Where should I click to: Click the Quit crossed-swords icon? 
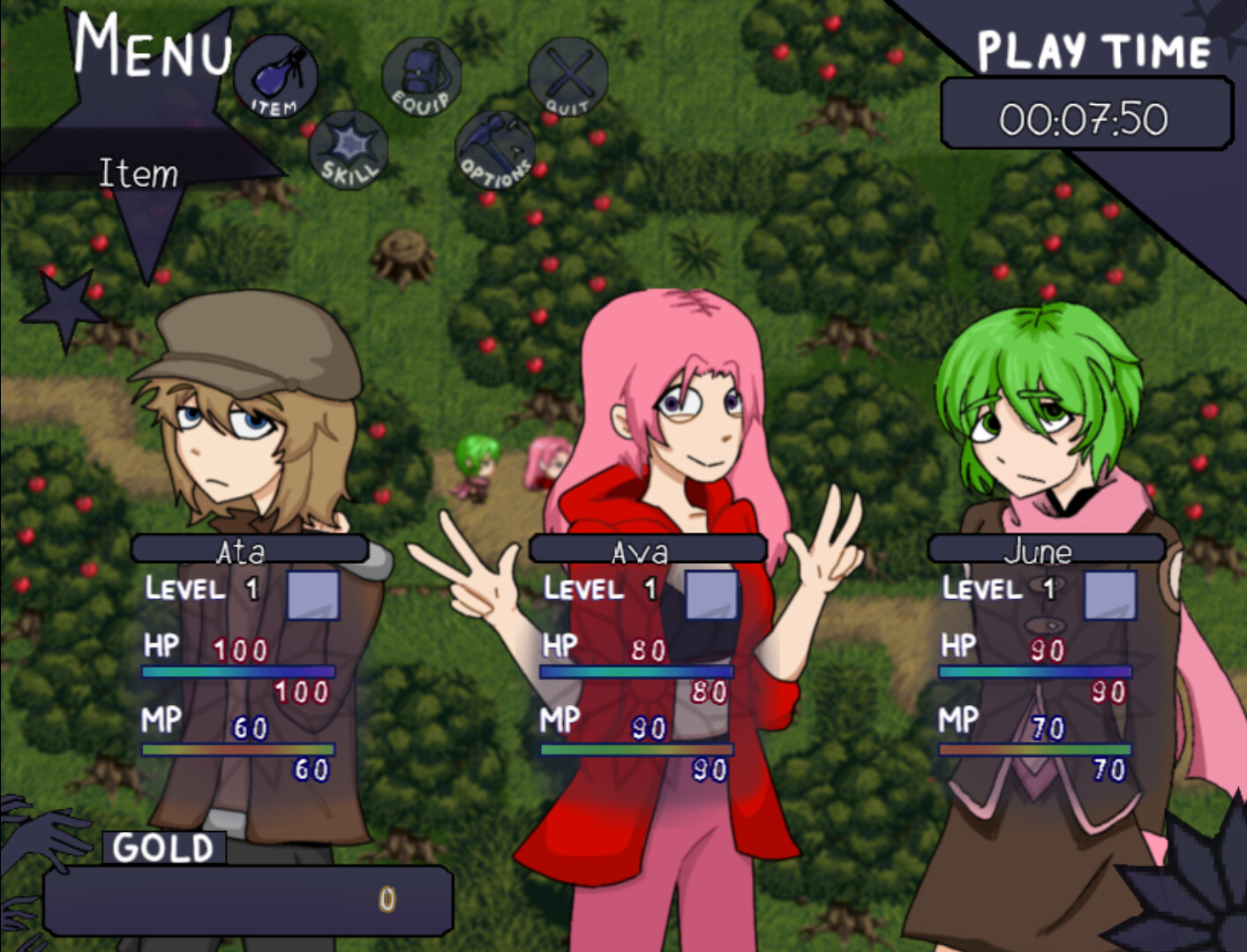[567, 75]
